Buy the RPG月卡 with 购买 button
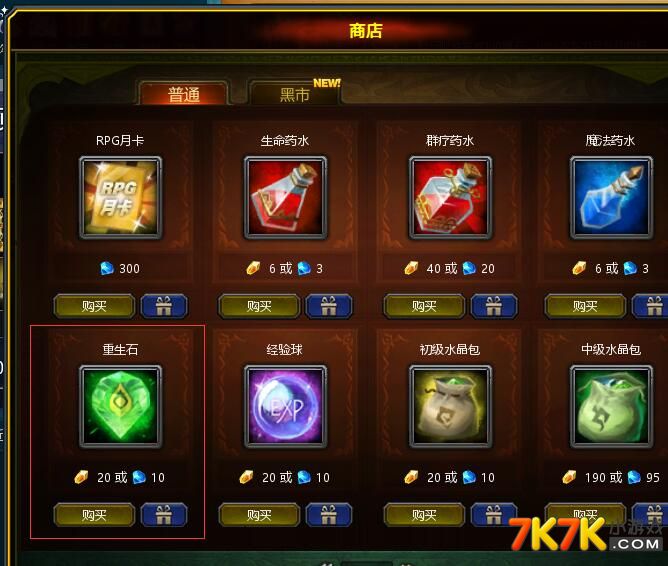 (x=94, y=306)
